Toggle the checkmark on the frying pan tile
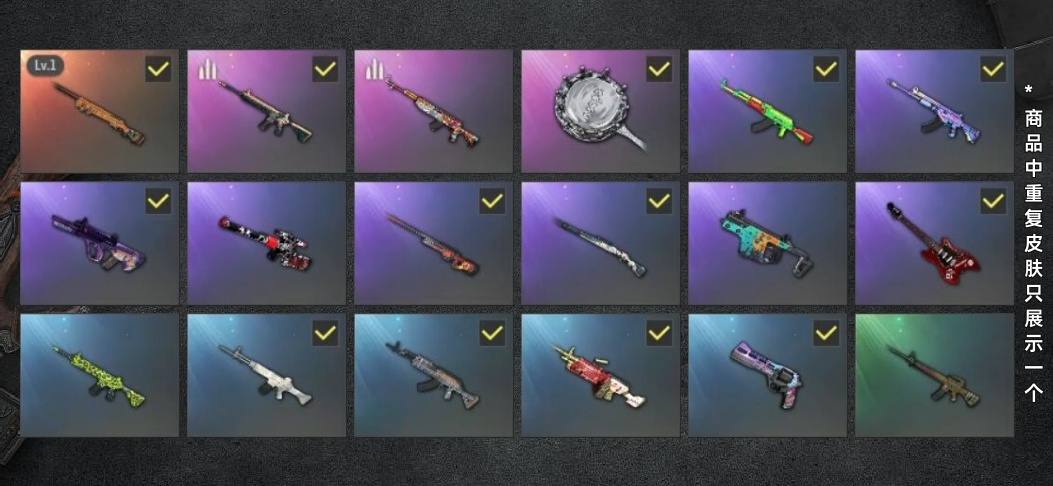The height and width of the screenshot is (486, 1053). [x=658, y=69]
